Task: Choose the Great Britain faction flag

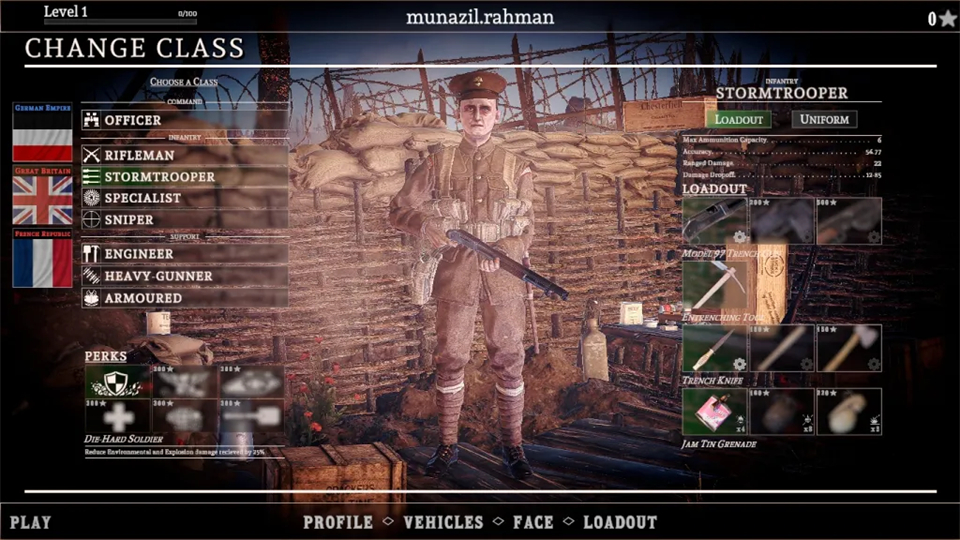Action: 42,196
